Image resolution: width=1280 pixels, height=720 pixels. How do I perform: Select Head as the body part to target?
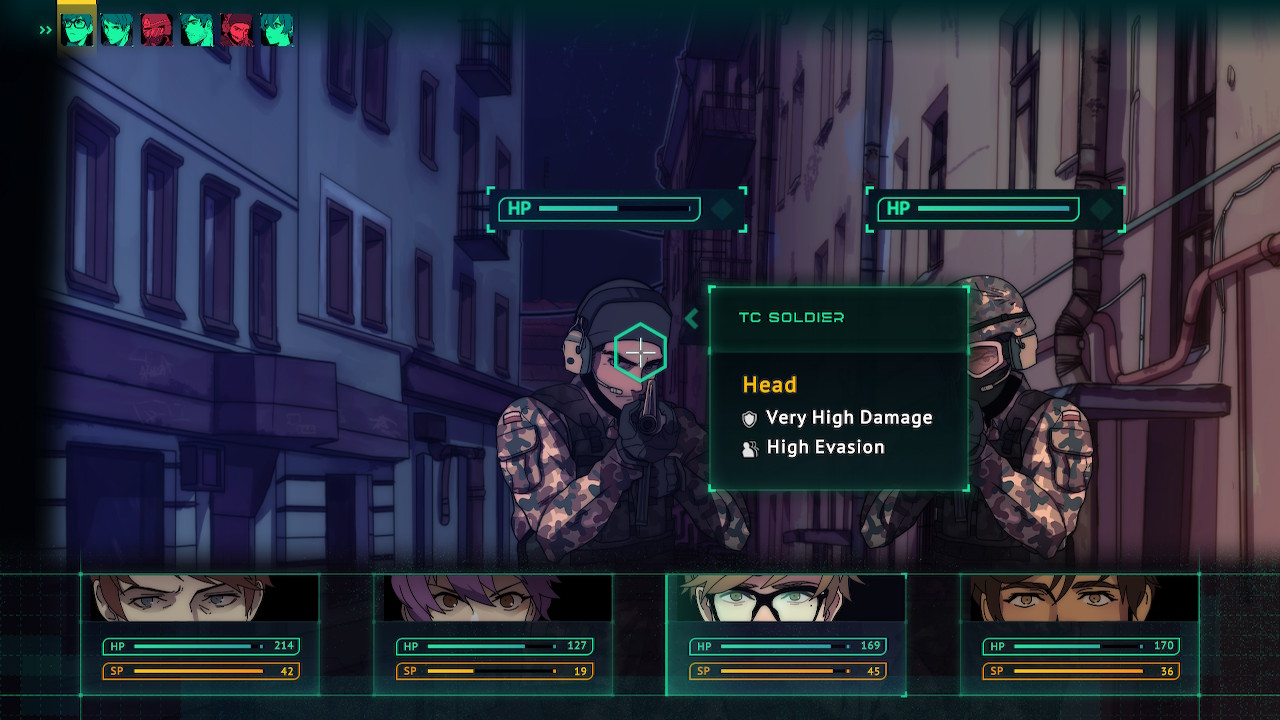768,384
